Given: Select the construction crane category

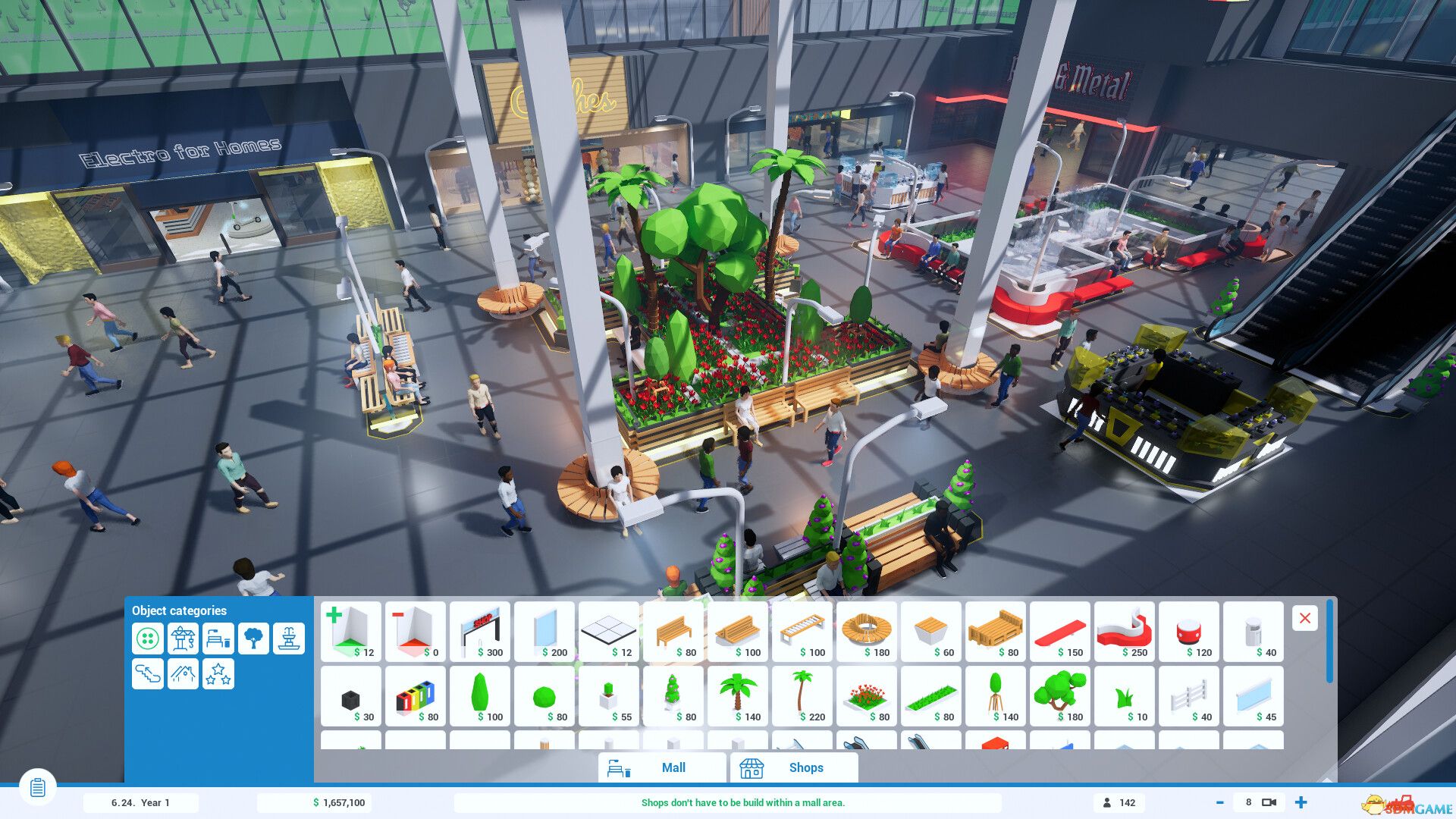Looking at the screenshot, I should [x=182, y=639].
